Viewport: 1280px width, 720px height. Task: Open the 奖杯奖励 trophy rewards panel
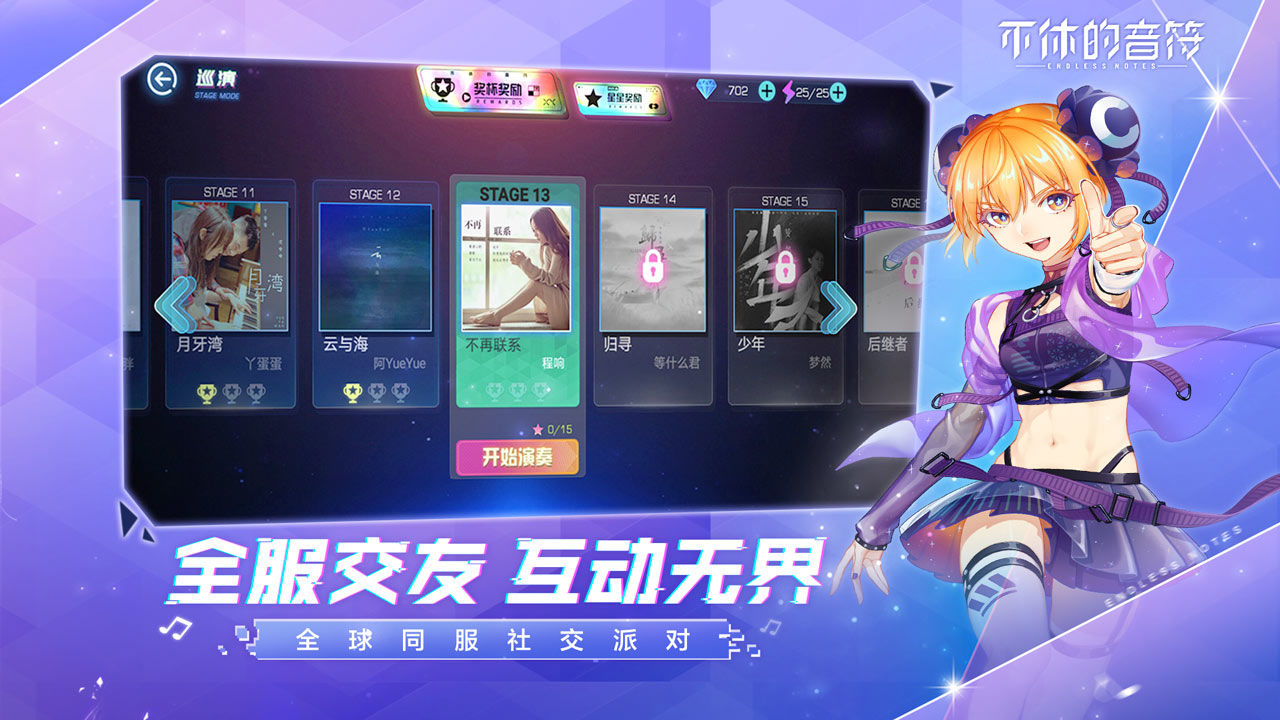coord(486,93)
